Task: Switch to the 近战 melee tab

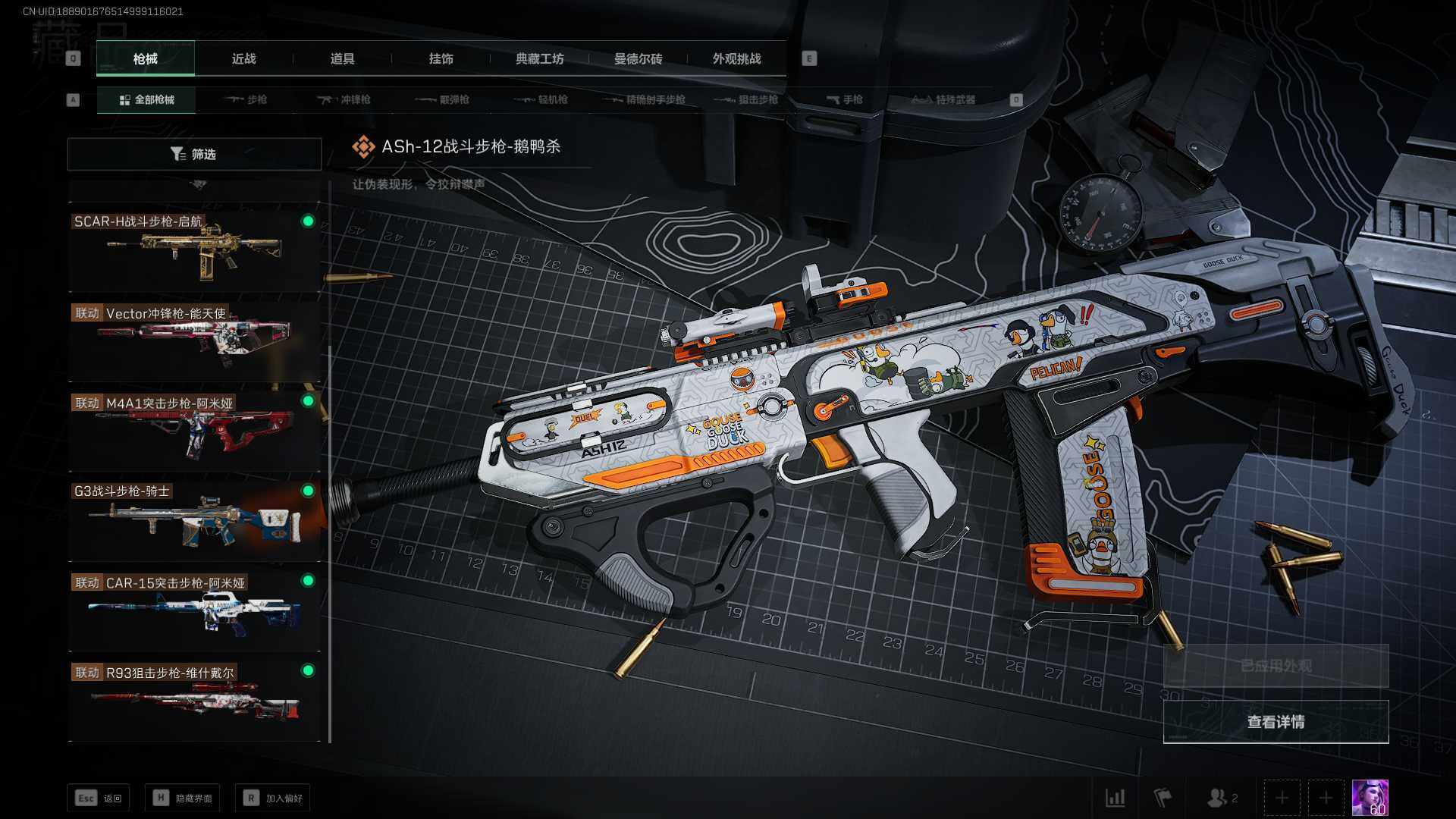Action: click(x=243, y=58)
